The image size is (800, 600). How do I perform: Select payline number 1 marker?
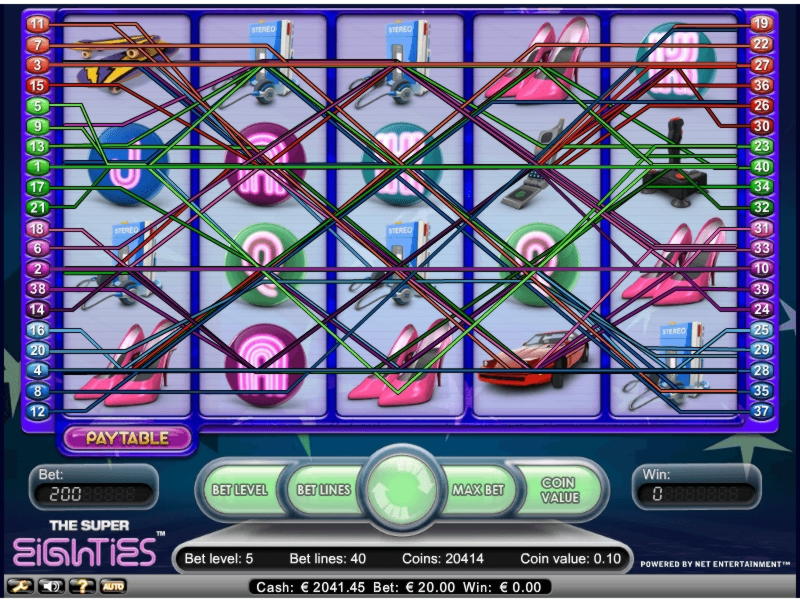tap(38, 166)
